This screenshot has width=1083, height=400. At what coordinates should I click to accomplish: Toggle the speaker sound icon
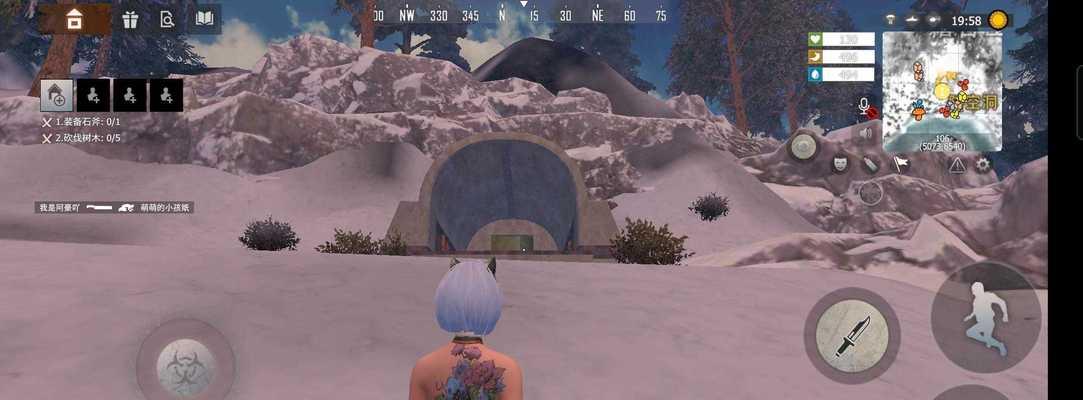point(866,132)
